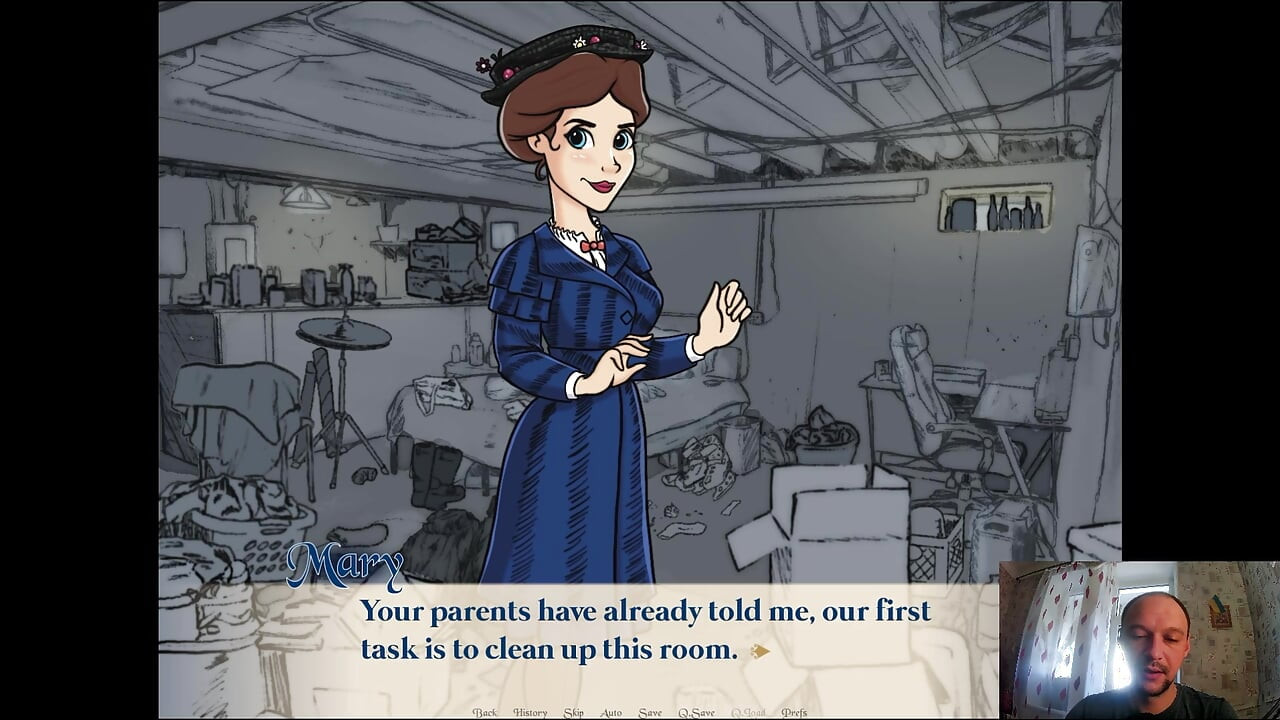Enable Skip mode from the quick menu

(x=574, y=712)
